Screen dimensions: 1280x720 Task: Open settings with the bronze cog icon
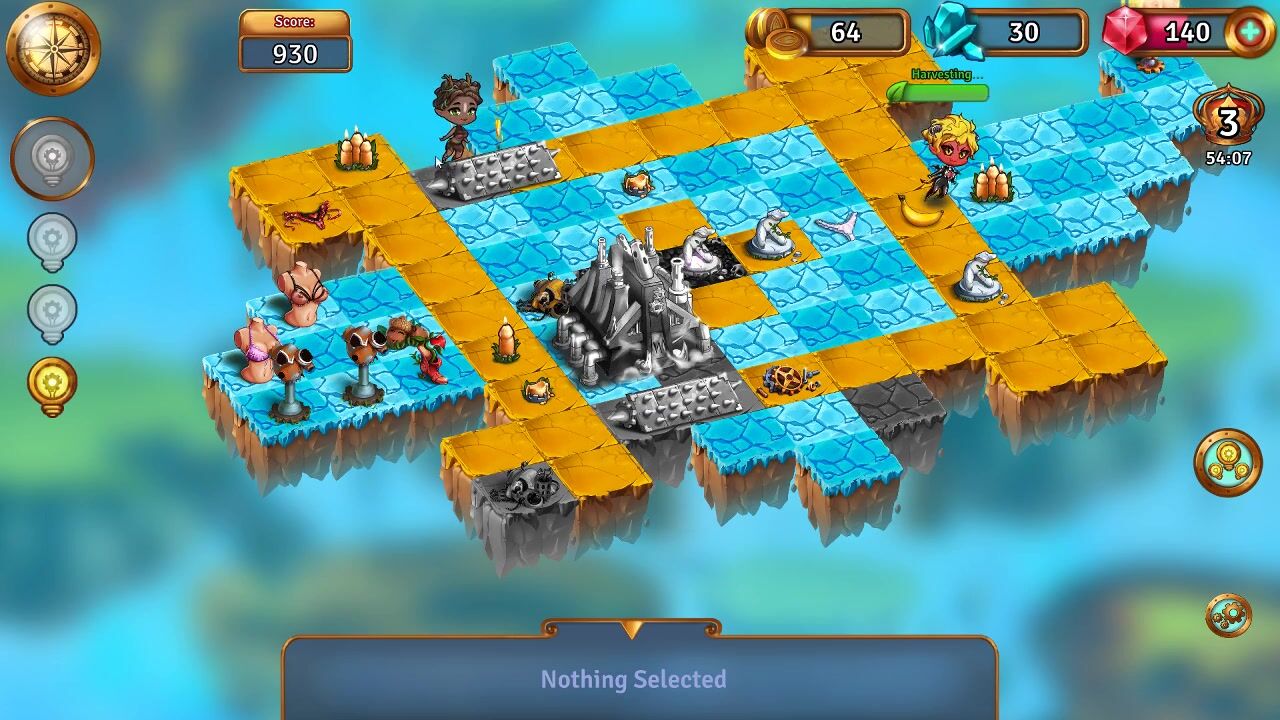pos(1228,615)
